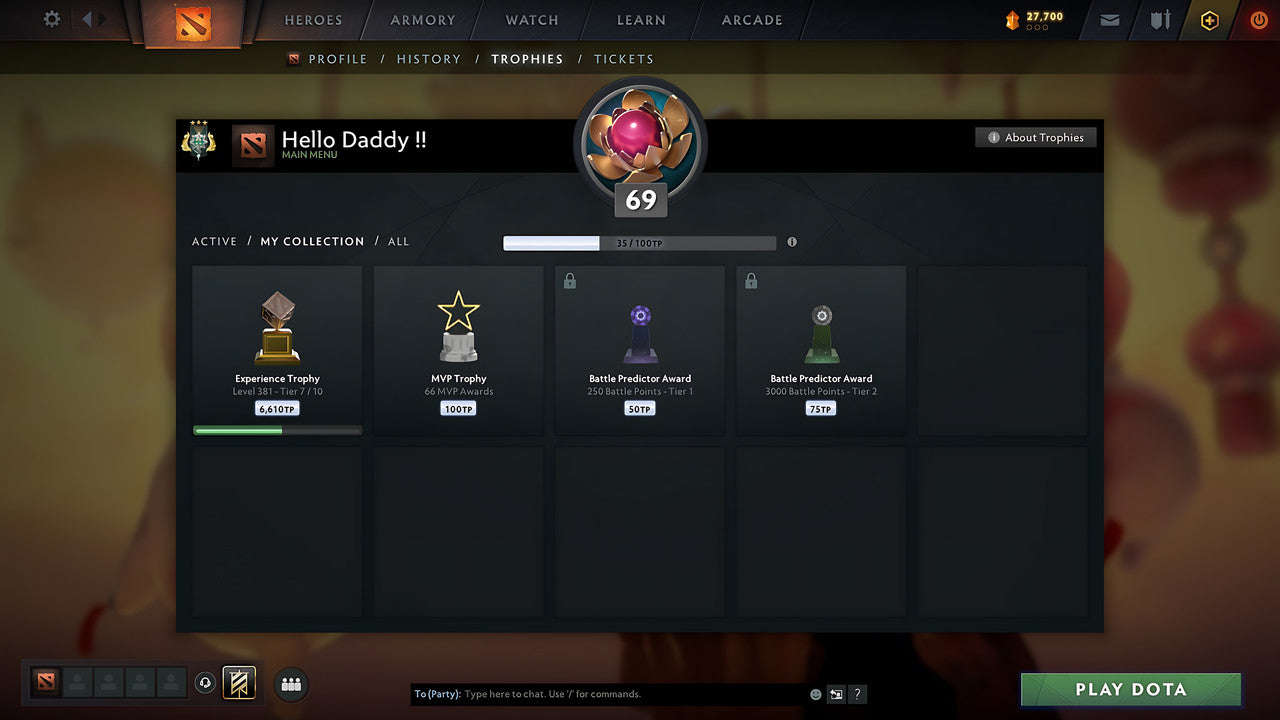Open the ARCADE menu
Image resolution: width=1280 pixels, height=720 pixels.
coord(751,20)
